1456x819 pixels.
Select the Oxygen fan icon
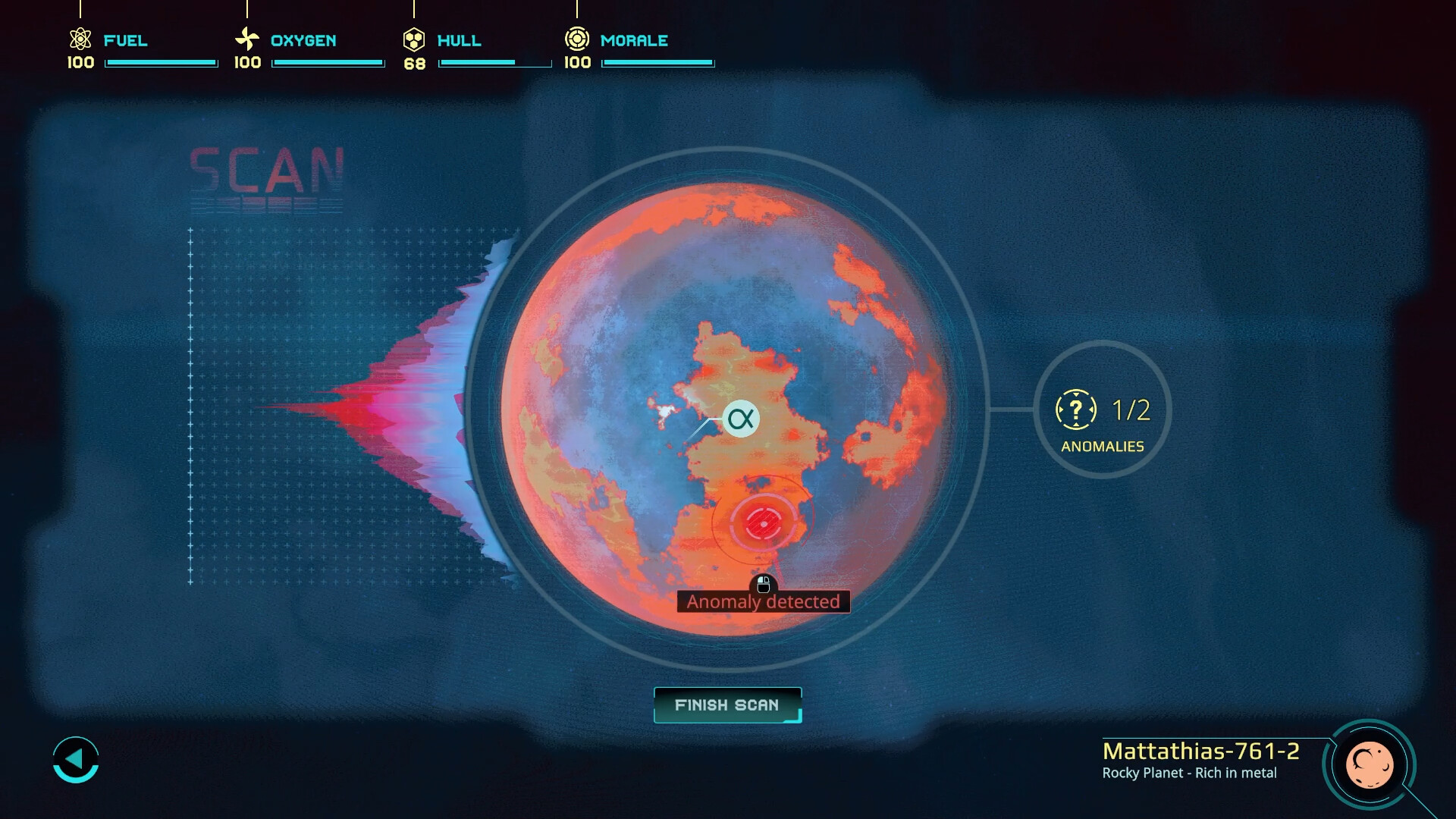(246, 39)
